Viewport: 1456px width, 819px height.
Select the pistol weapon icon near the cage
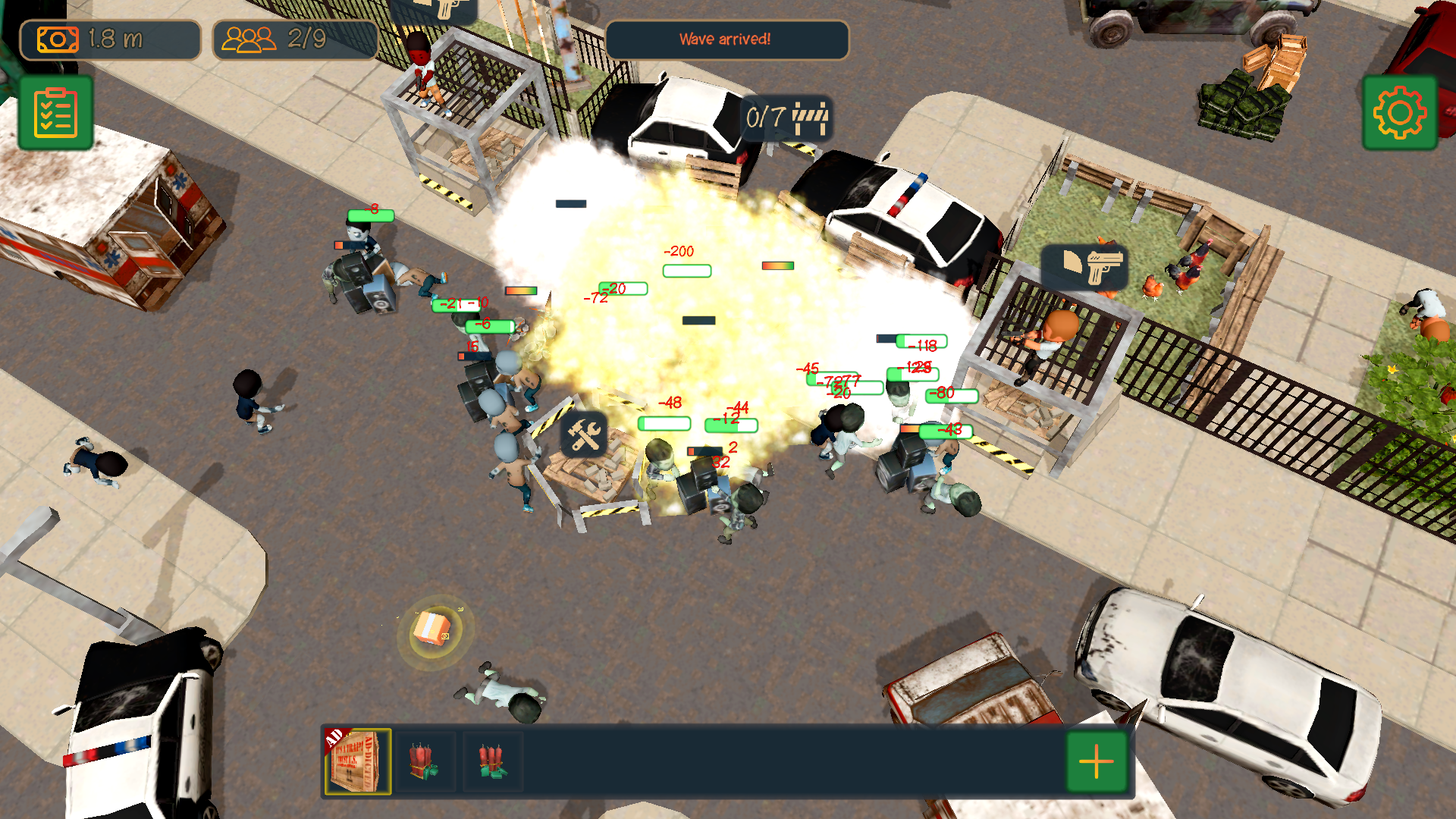pyautogui.click(x=1086, y=267)
